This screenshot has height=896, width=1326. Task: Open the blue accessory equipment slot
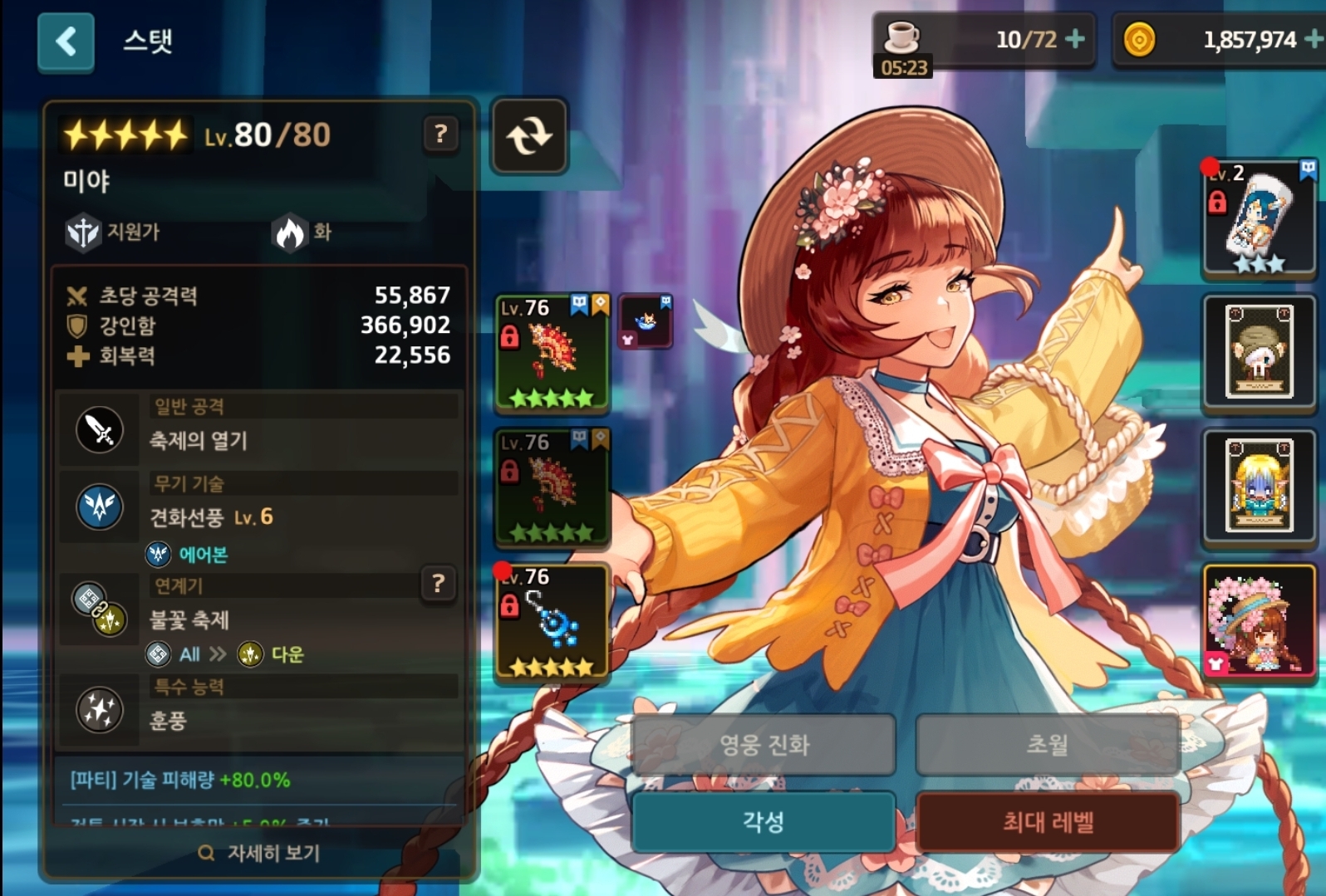[x=552, y=621]
